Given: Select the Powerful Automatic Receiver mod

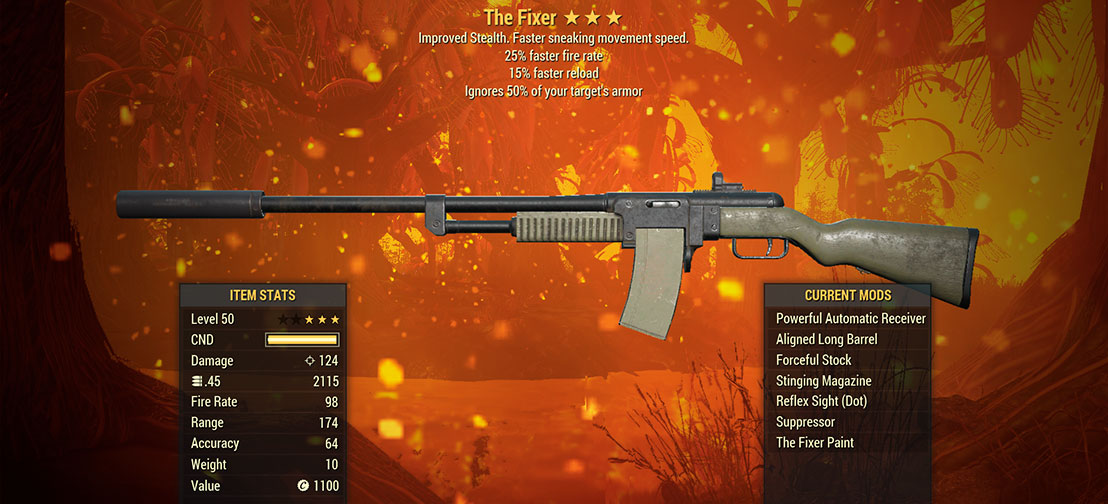Looking at the screenshot, I should (x=850, y=319).
